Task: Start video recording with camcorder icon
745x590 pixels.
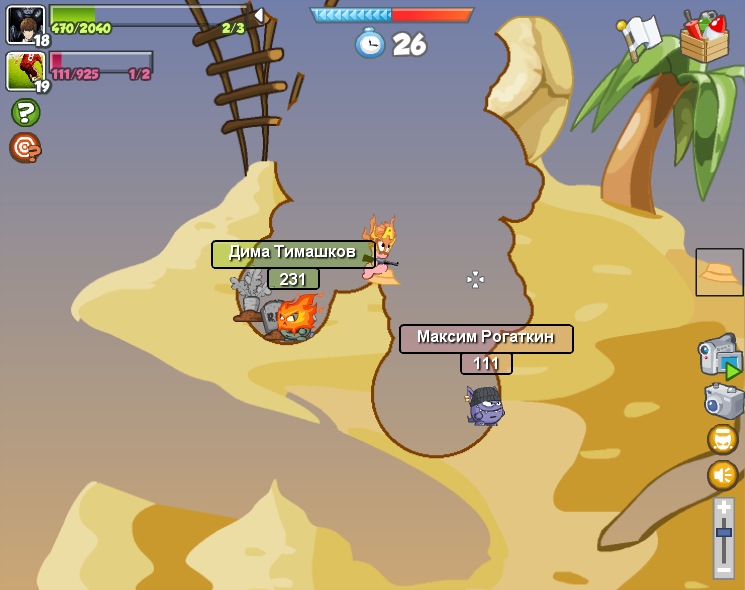Action: (720, 356)
